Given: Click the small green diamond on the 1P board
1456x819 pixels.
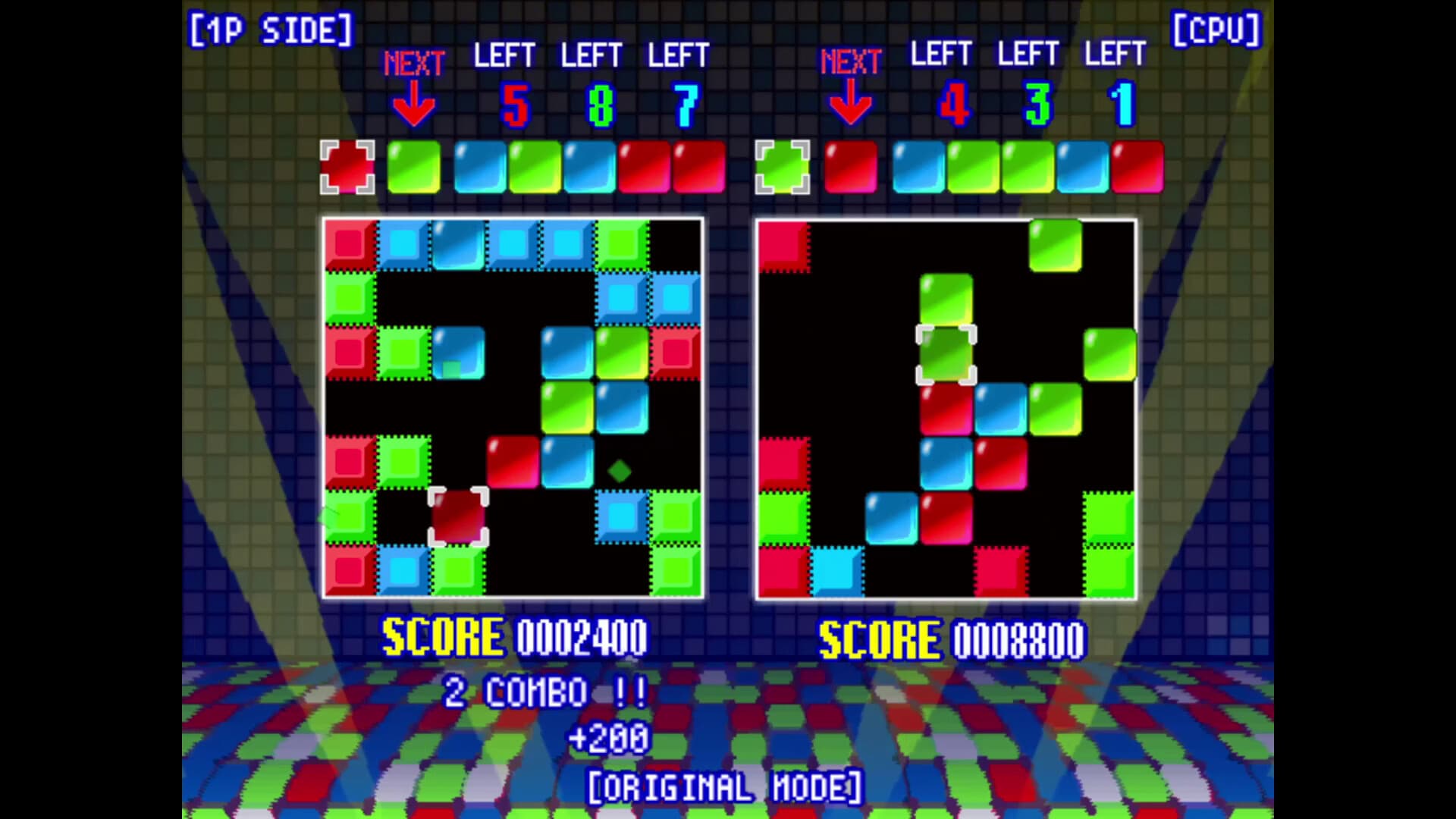Looking at the screenshot, I should (x=618, y=470).
